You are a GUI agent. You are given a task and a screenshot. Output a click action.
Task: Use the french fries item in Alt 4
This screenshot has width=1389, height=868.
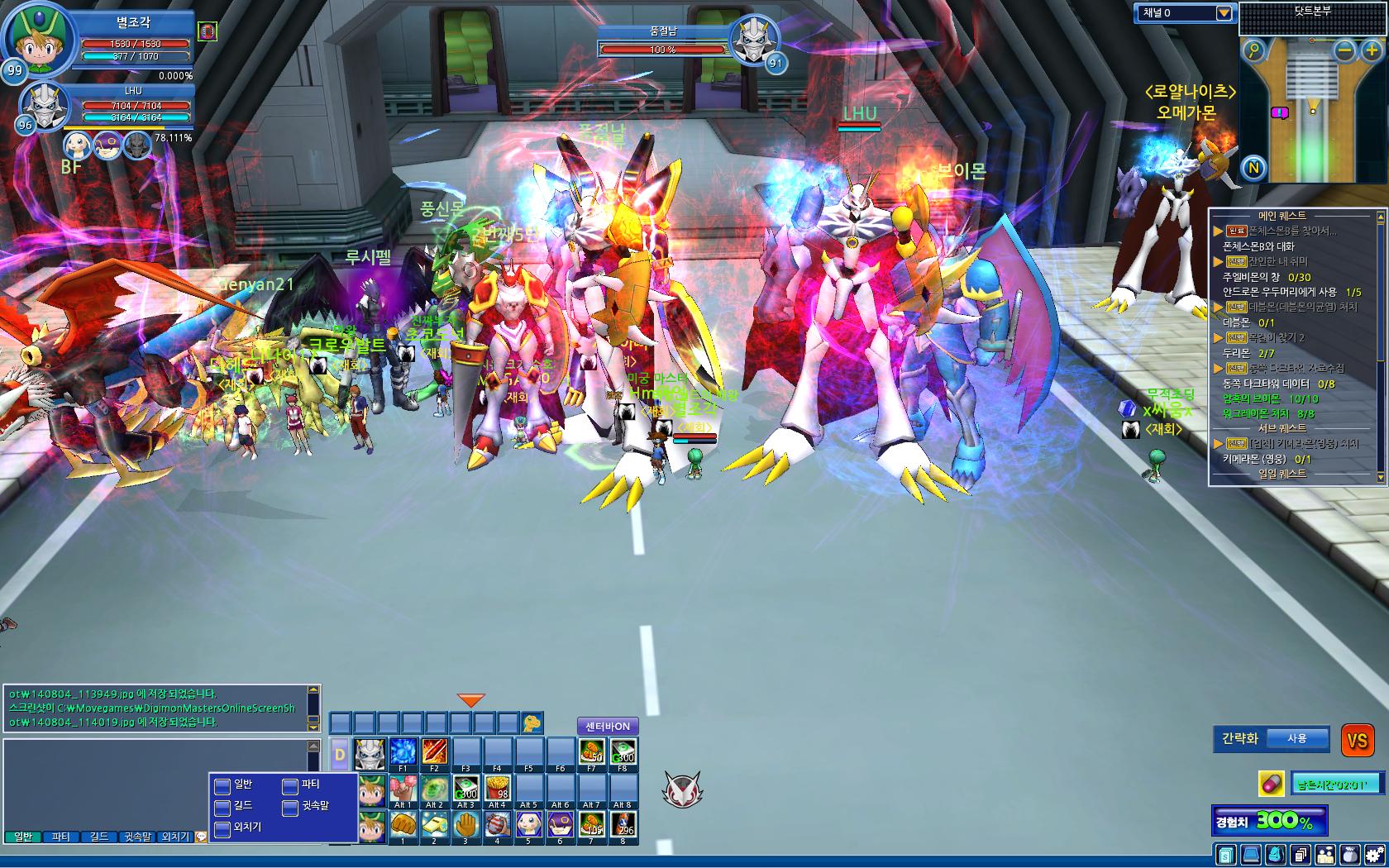497,787
